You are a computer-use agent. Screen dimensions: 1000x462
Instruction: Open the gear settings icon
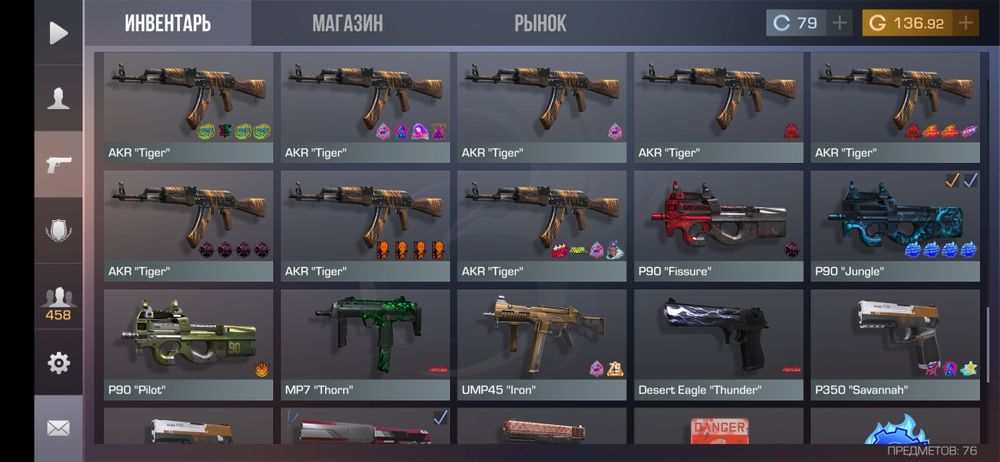[59, 362]
